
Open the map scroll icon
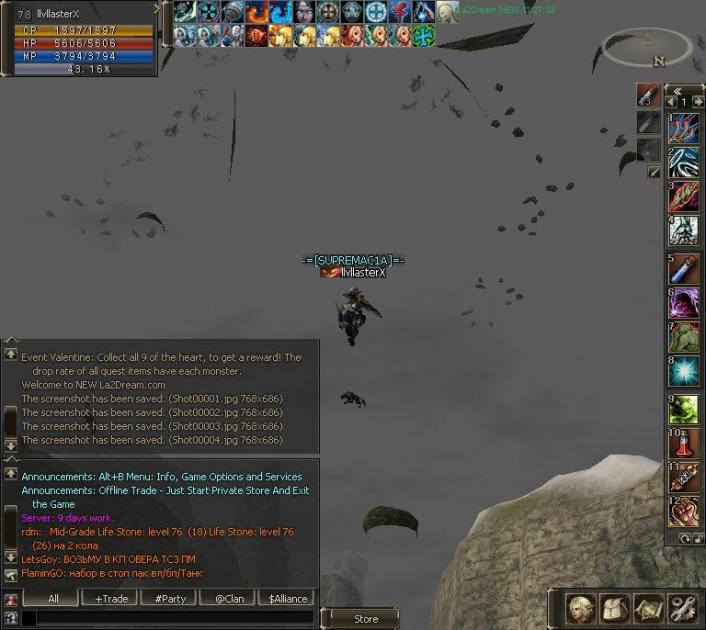(649, 607)
